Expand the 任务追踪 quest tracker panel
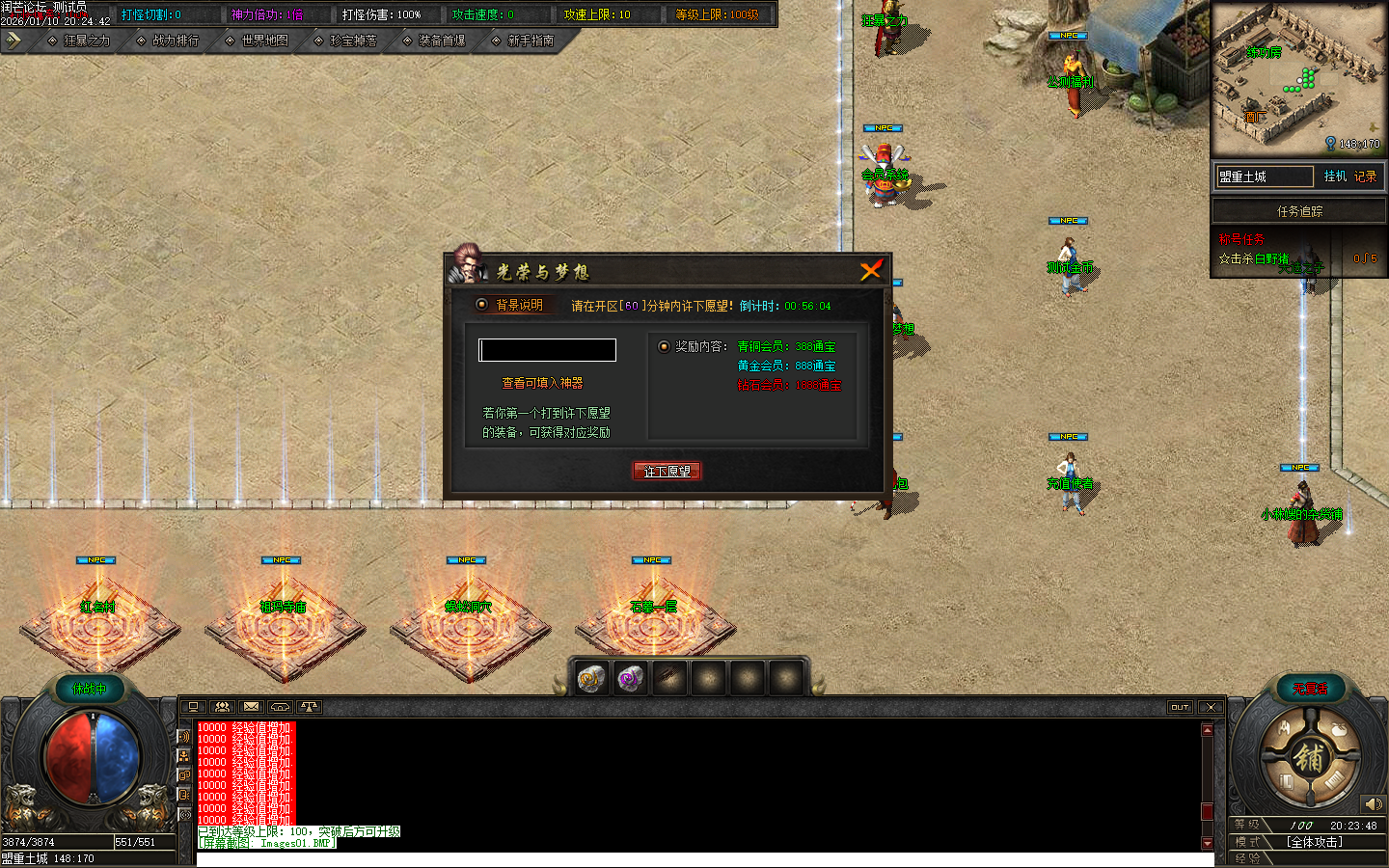This screenshot has height=868, width=1389. (x=1298, y=210)
